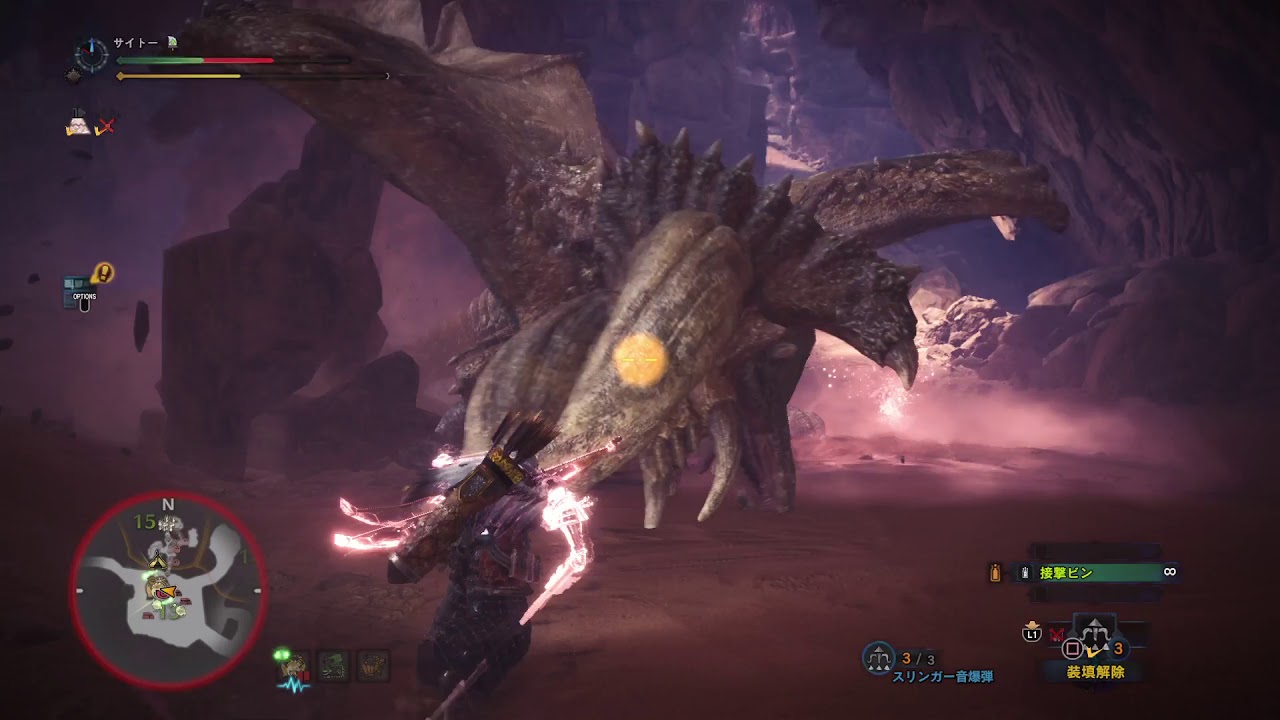
Task: Toggle the ammo auto-reload L1 indicator
Action: pyautogui.click(x=1033, y=633)
